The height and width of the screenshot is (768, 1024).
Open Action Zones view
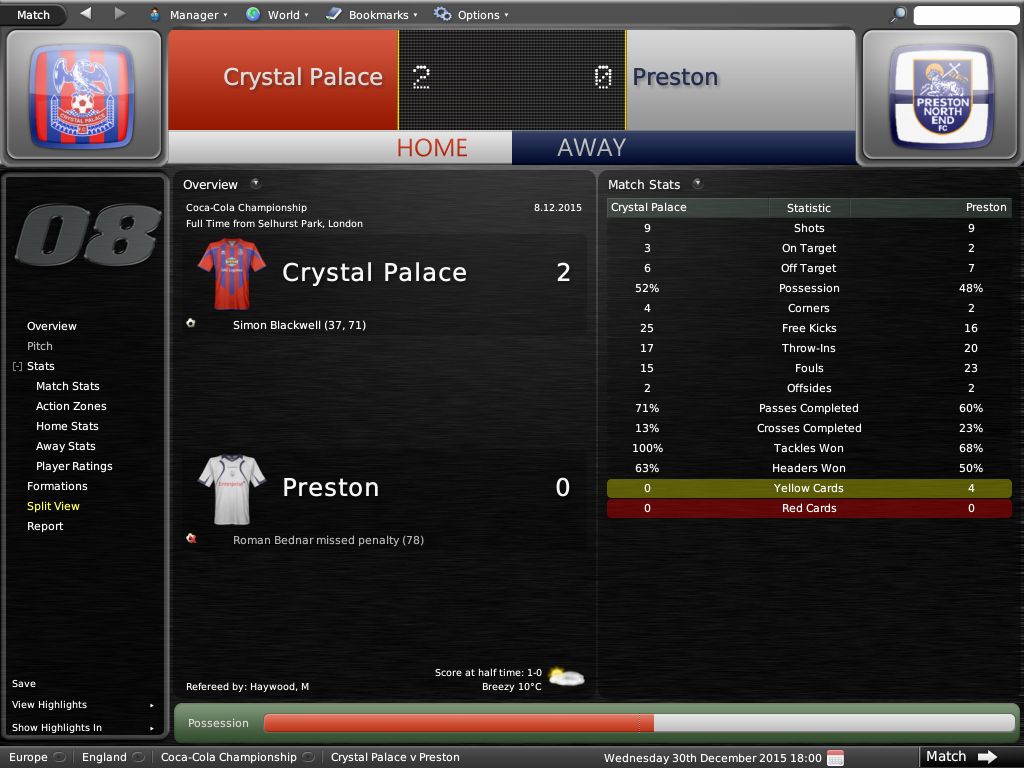[x=71, y=406]
